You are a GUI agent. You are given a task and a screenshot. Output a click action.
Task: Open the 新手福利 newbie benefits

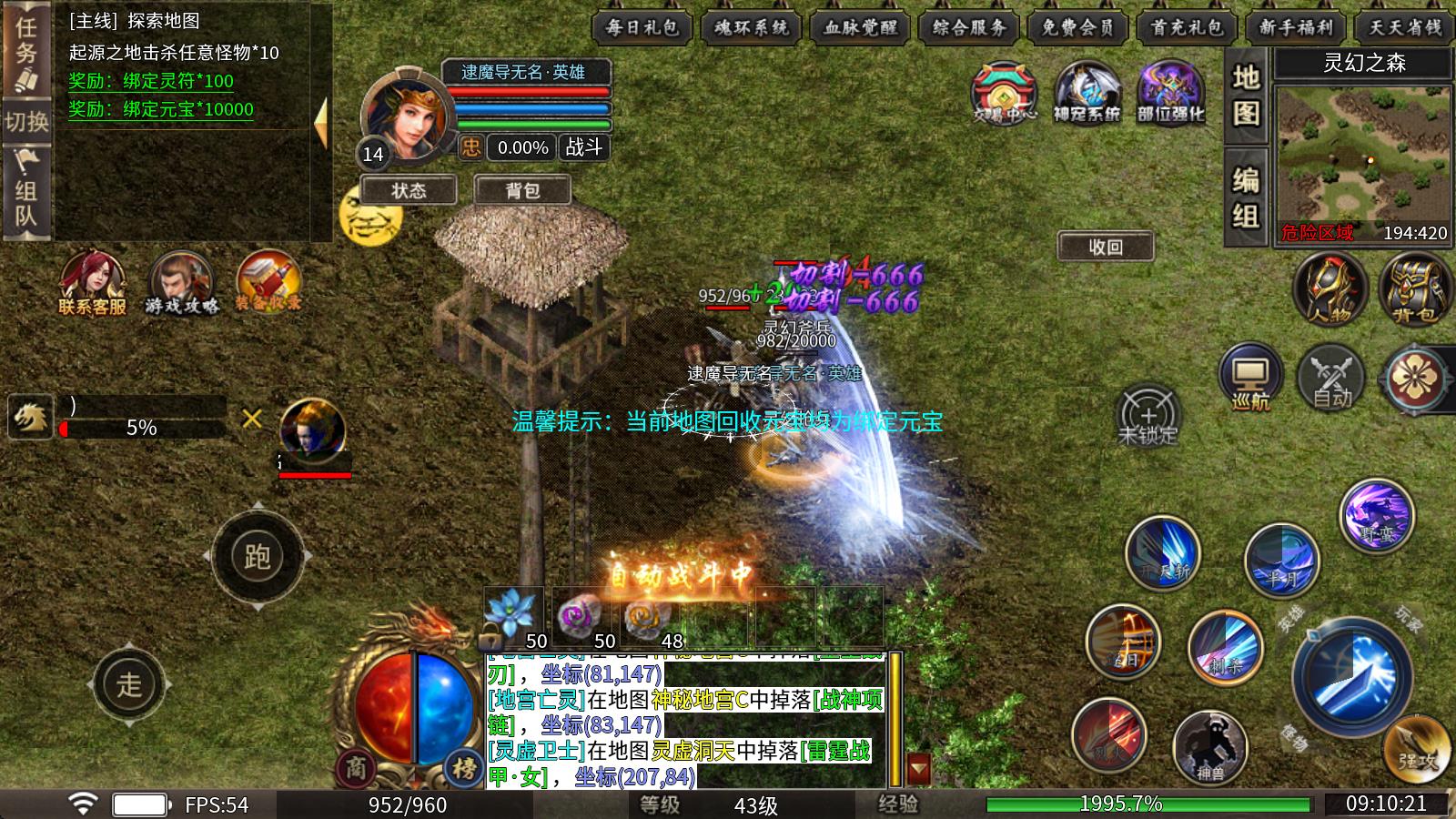pyautogui.click(x=1296, y=27)
